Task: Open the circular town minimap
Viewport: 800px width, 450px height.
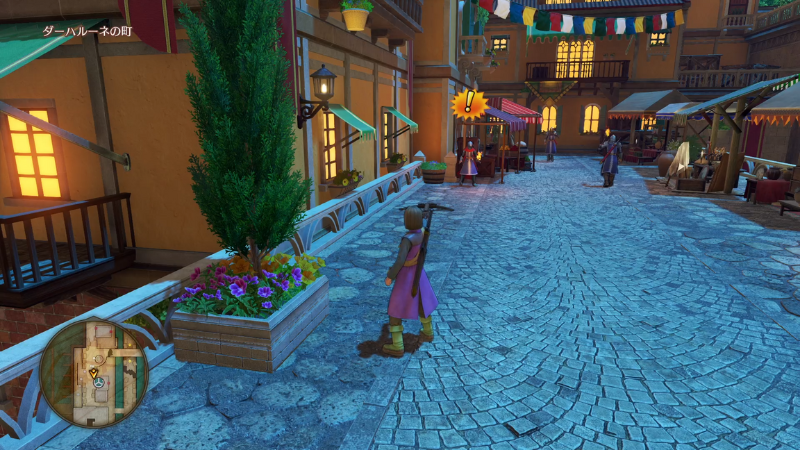Action: point(94,372)
